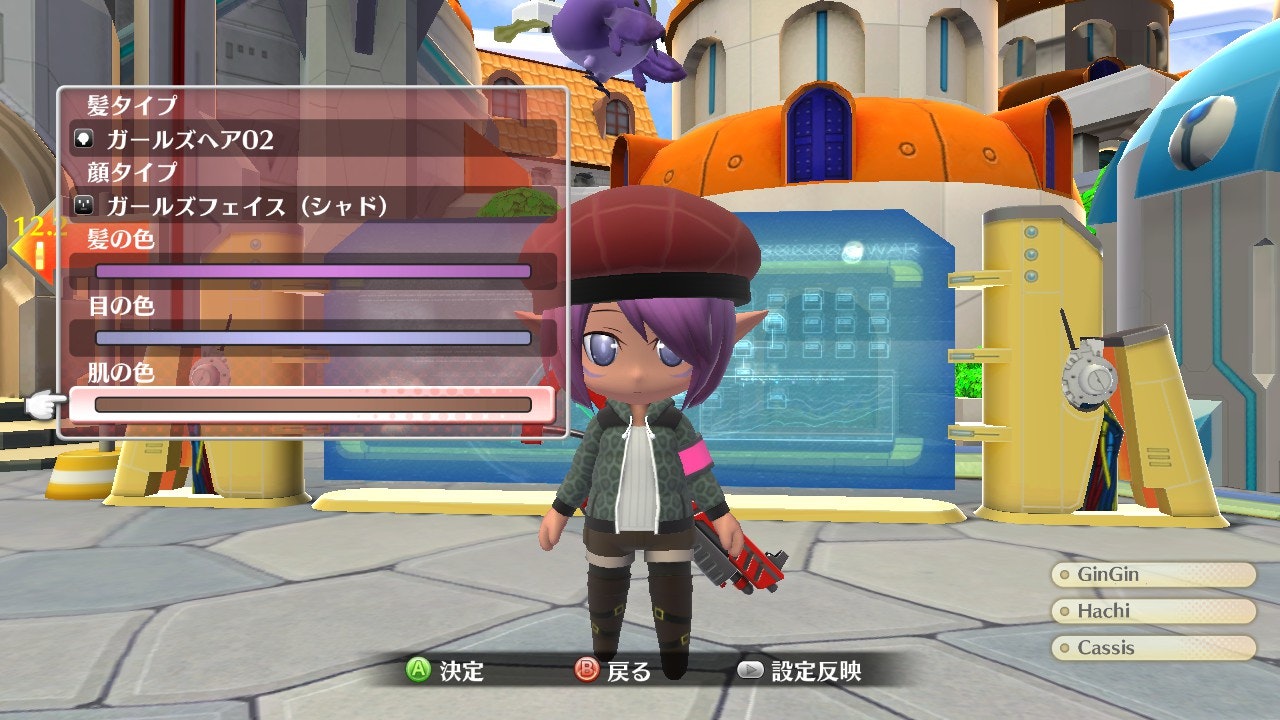This screenshot has height=720, width=1280.
Task: Select the brown skin color slider
Action: pyautogui.click(x=312, y=405)
